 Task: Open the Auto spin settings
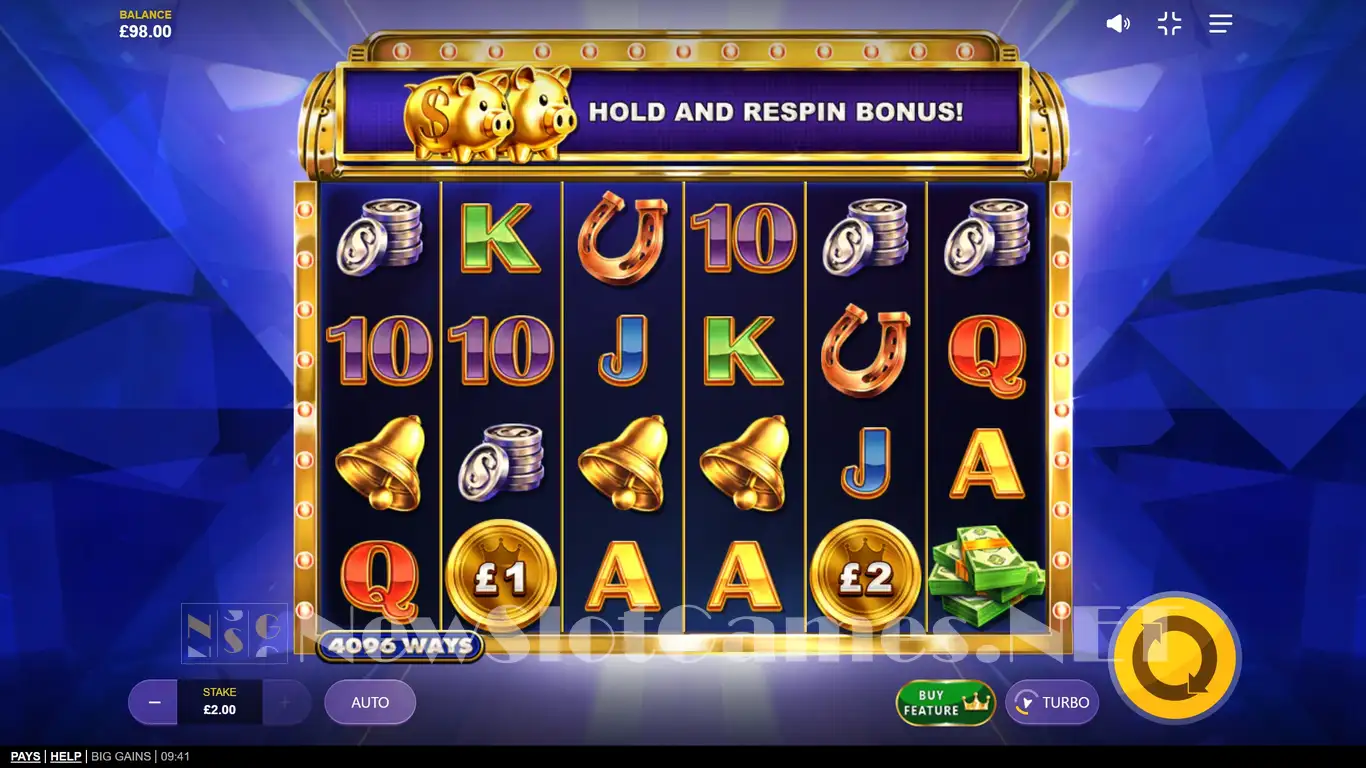point(370,703)
